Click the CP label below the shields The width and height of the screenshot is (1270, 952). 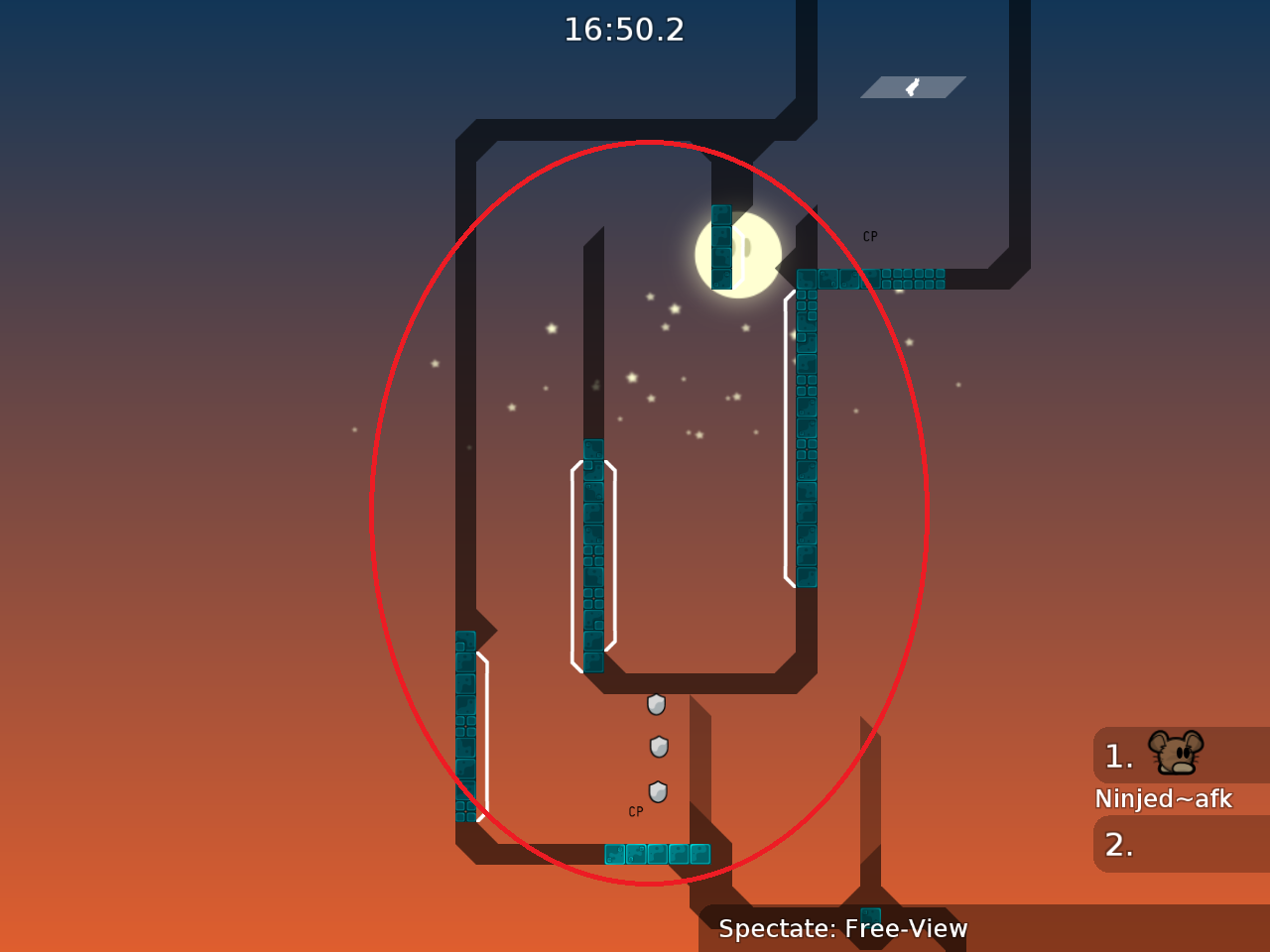pos(634,813)
